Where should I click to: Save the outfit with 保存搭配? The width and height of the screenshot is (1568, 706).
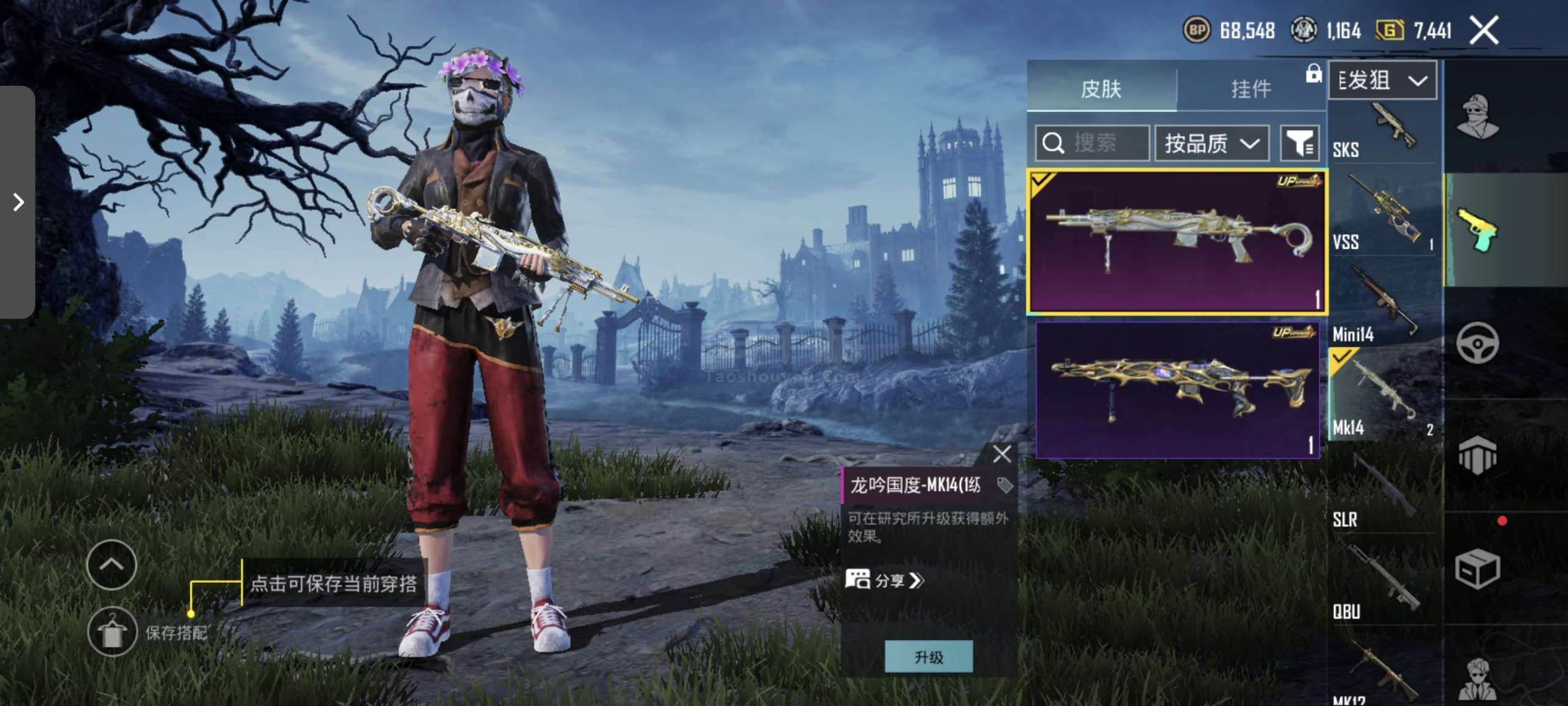112,631
